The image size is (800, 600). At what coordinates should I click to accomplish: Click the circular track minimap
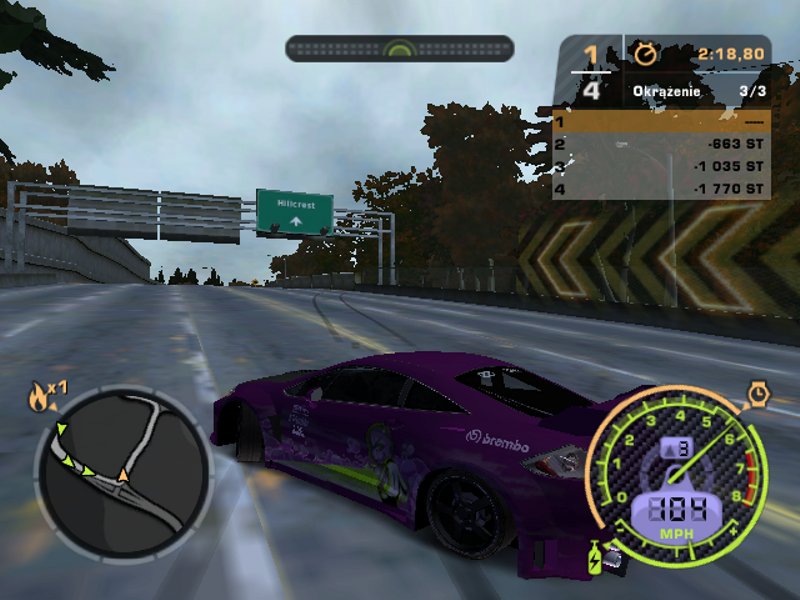coord(122,472)
